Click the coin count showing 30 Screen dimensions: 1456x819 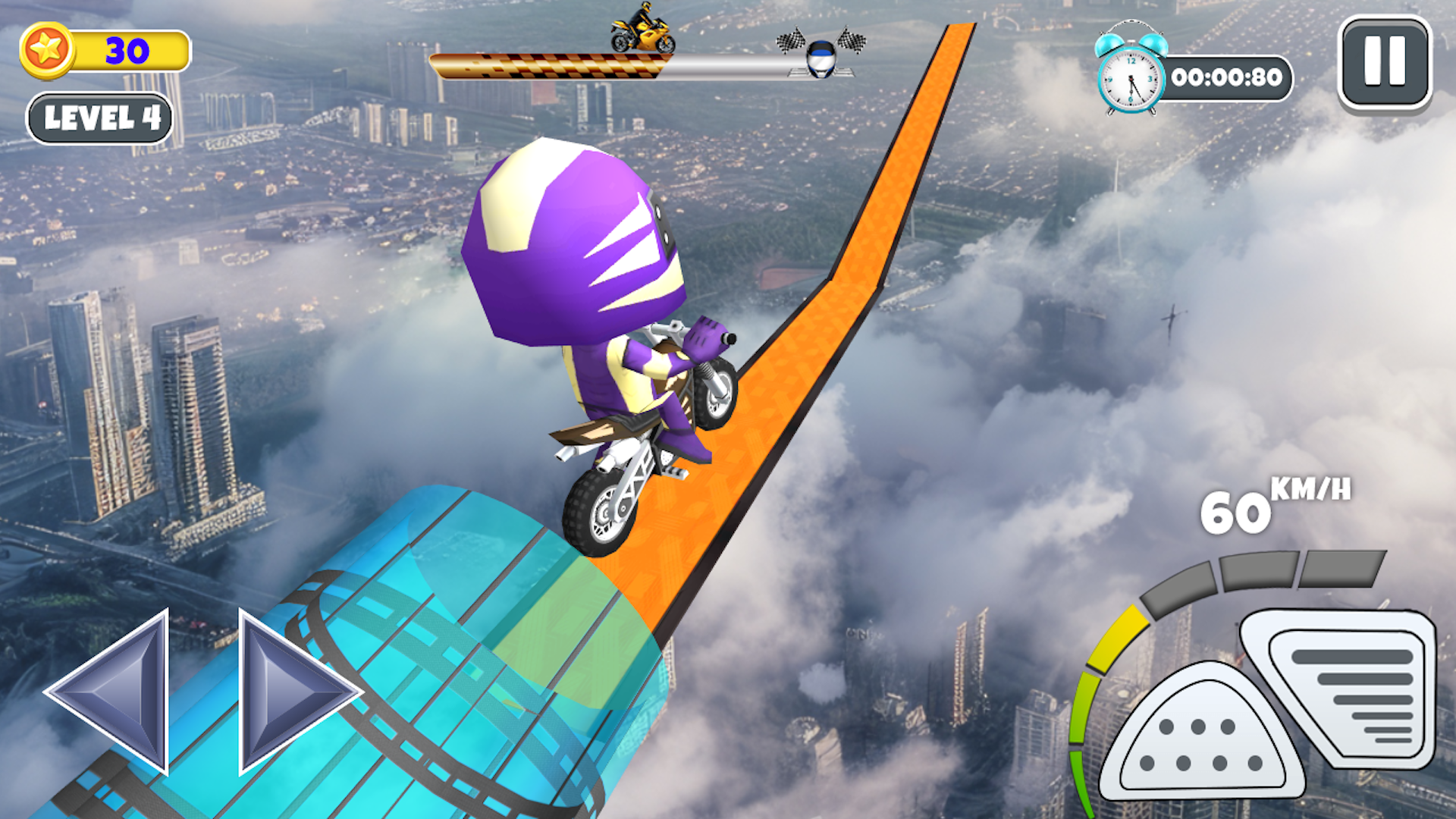coord(127,50)
